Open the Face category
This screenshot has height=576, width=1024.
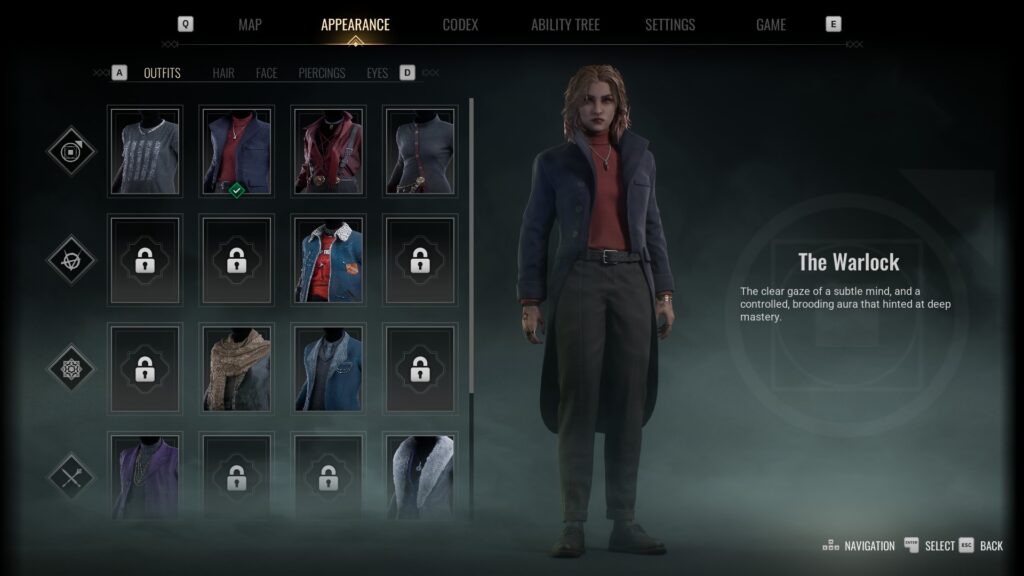266,73
